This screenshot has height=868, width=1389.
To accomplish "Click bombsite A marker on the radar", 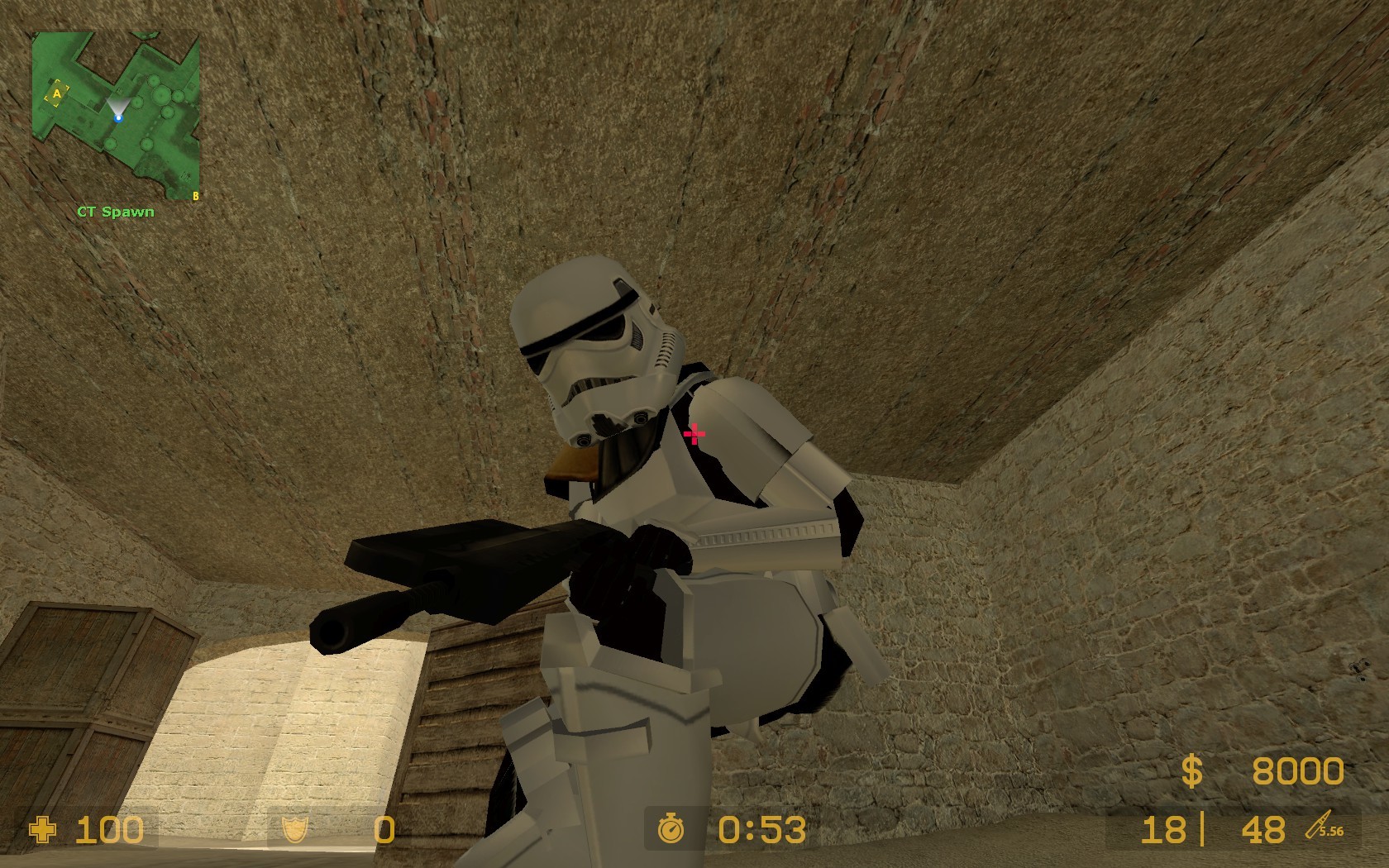I will tap(56, 93).
